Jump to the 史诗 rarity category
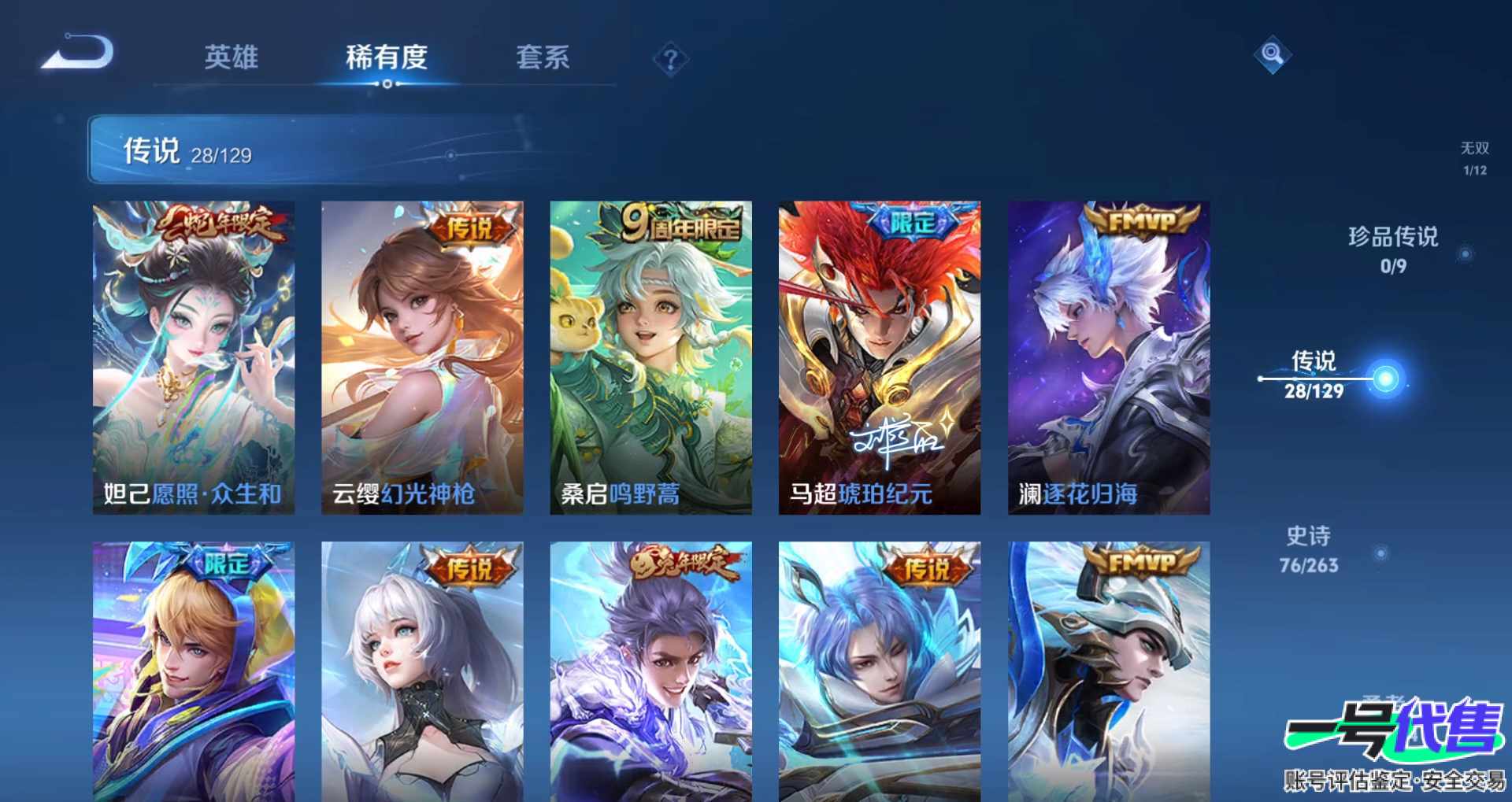1512x802 pixels. tap(1308, 549)
